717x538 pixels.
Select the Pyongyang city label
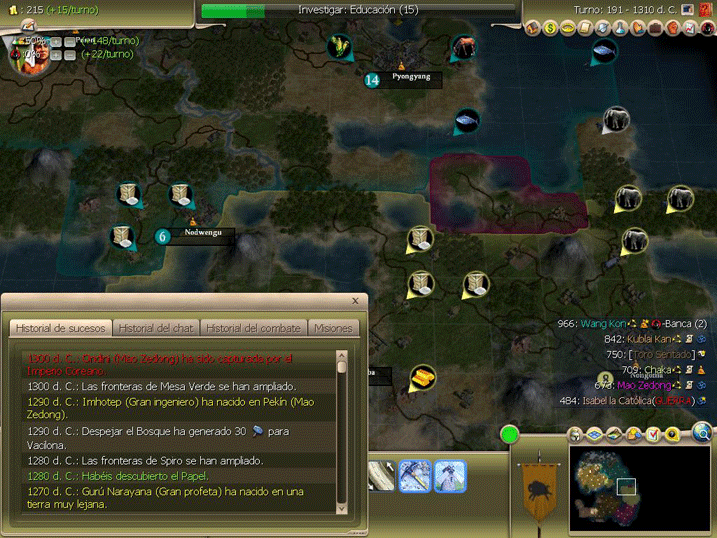tap(410, 78)
